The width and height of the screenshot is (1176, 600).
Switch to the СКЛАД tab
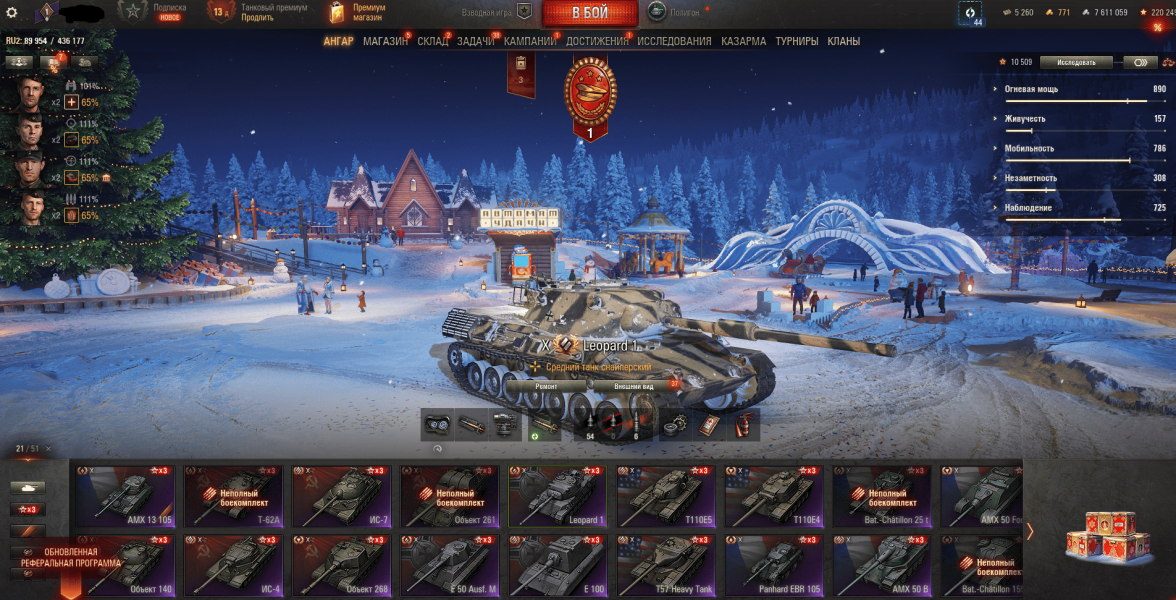(433, 41)
